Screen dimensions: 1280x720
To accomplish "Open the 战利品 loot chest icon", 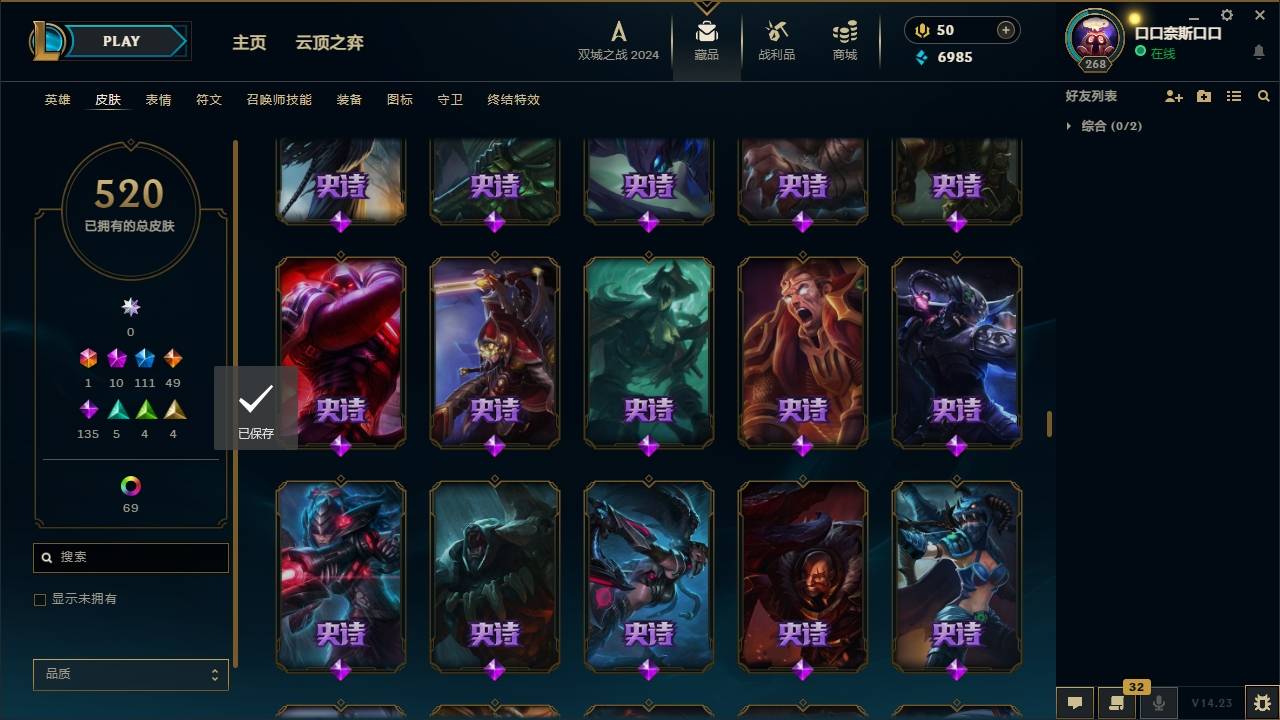I will [x=776, y=32].
